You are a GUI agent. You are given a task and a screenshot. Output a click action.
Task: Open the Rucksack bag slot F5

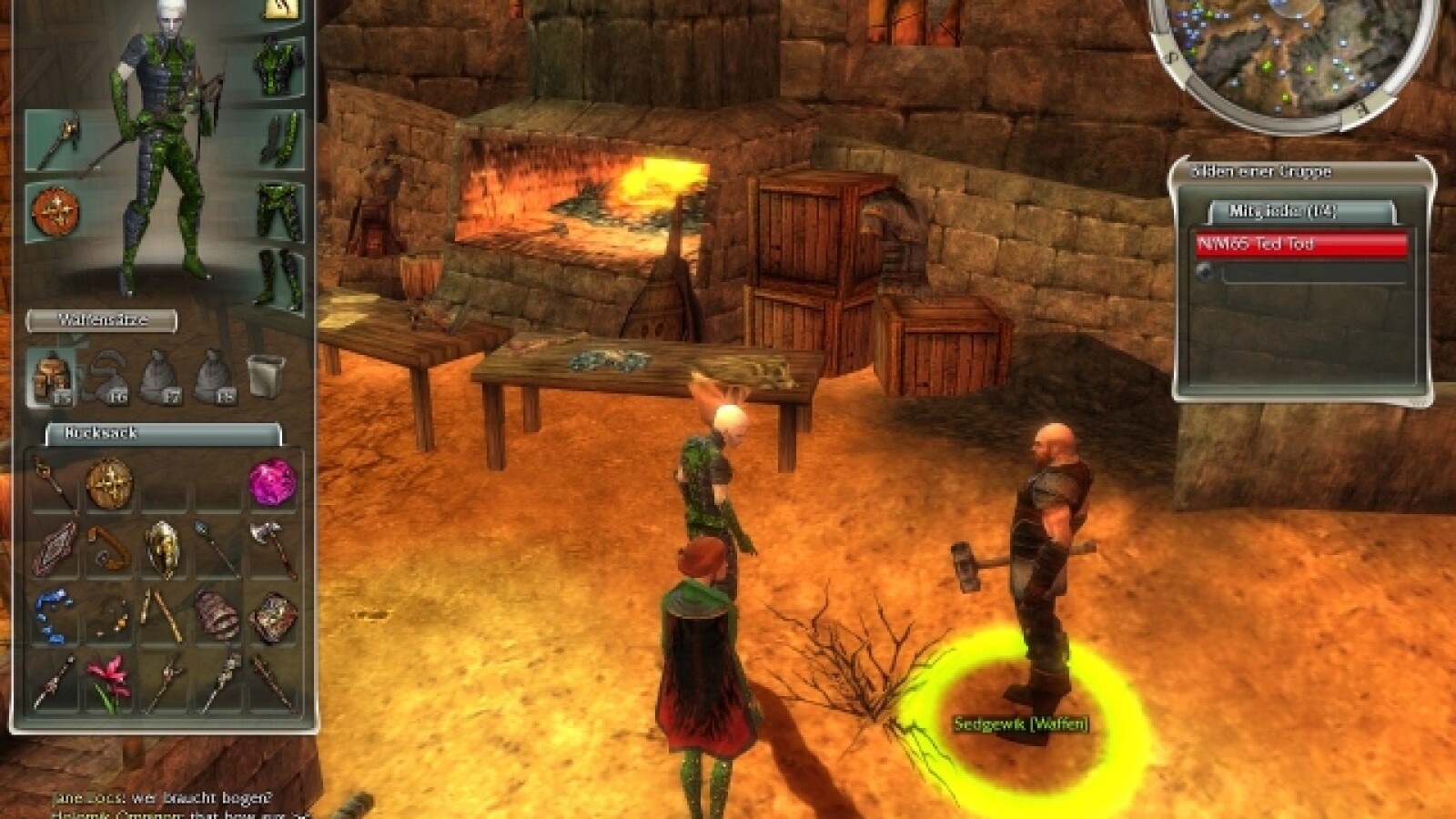pos(52,376)
